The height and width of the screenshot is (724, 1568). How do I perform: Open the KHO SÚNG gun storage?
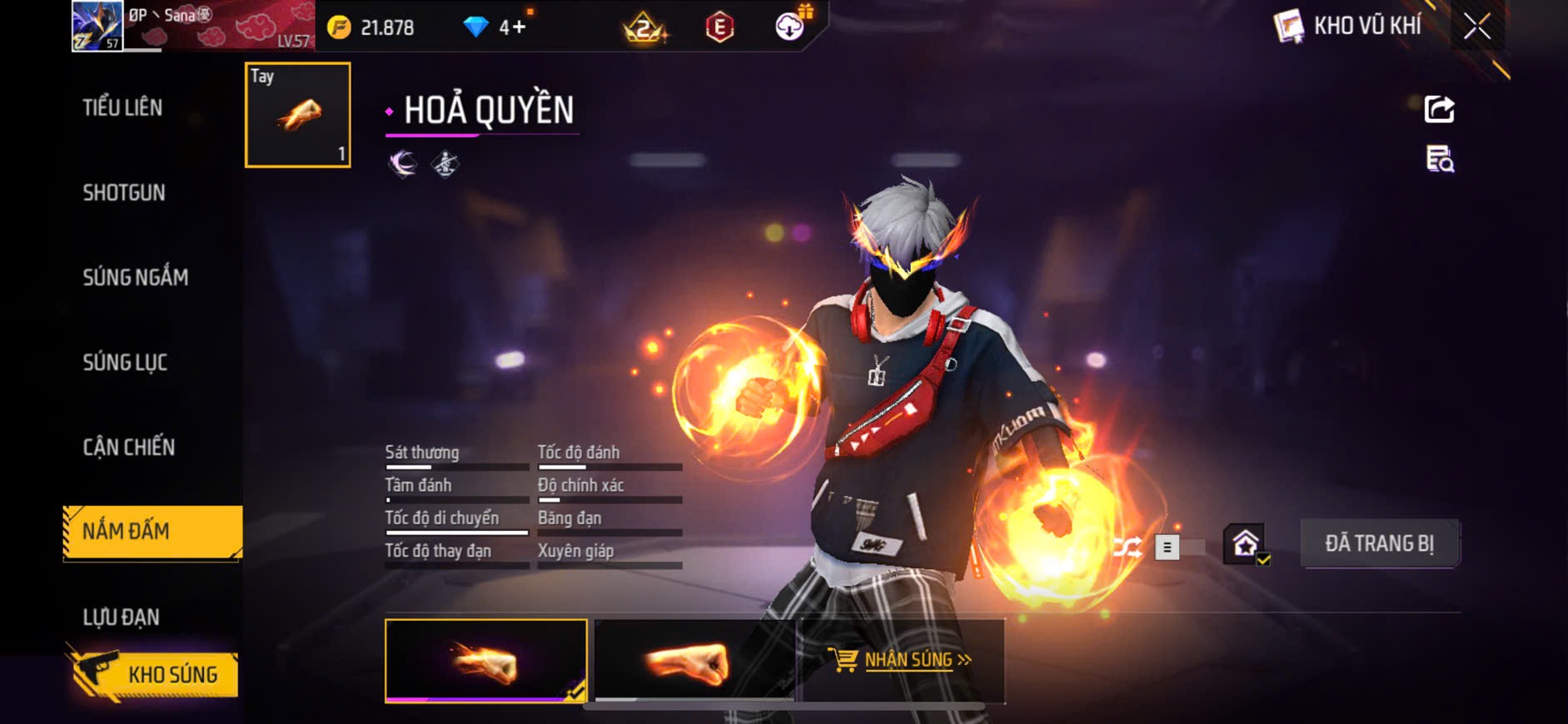(x=155, y=674)
